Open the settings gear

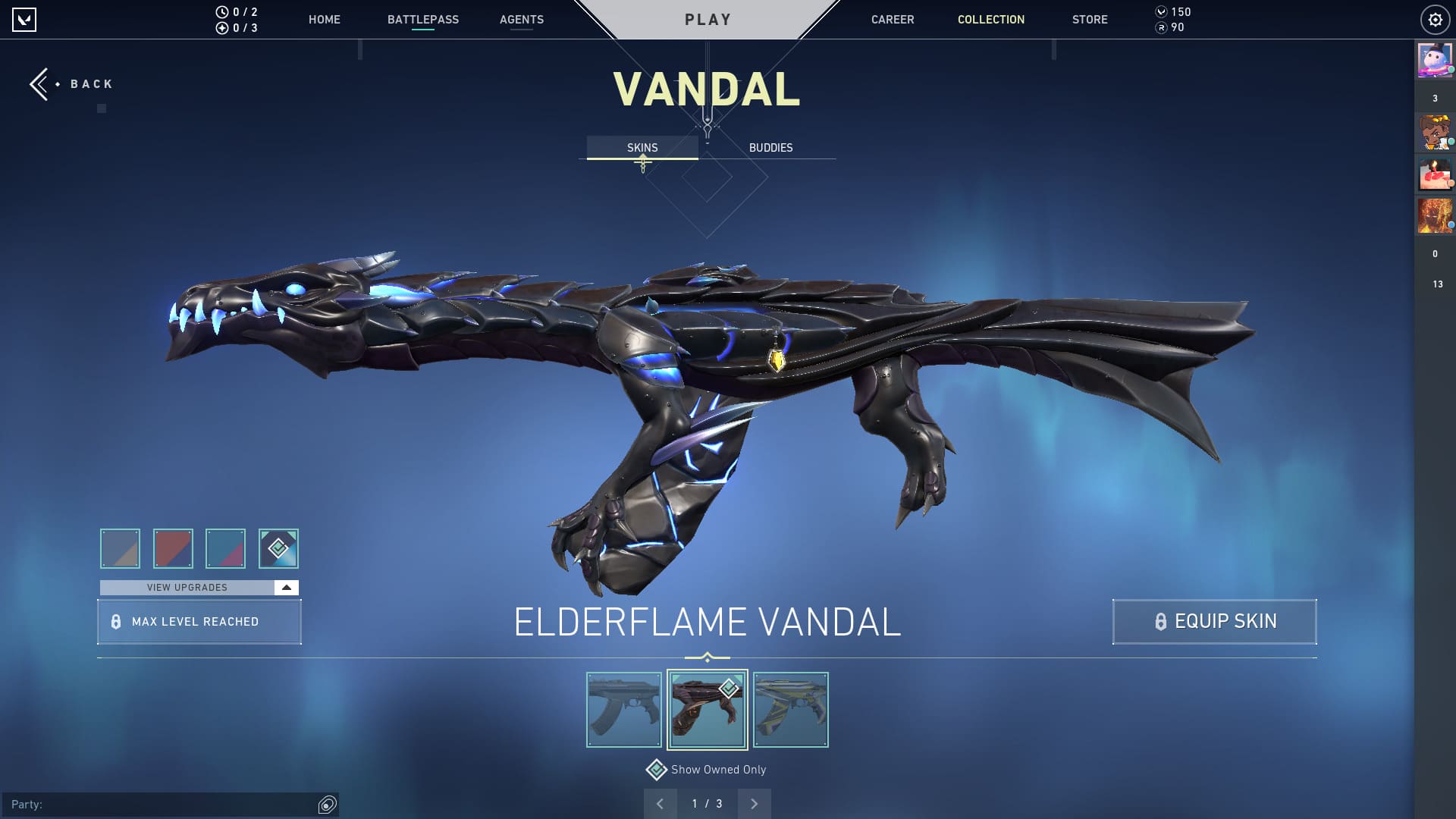click(x=1435, y=20)
